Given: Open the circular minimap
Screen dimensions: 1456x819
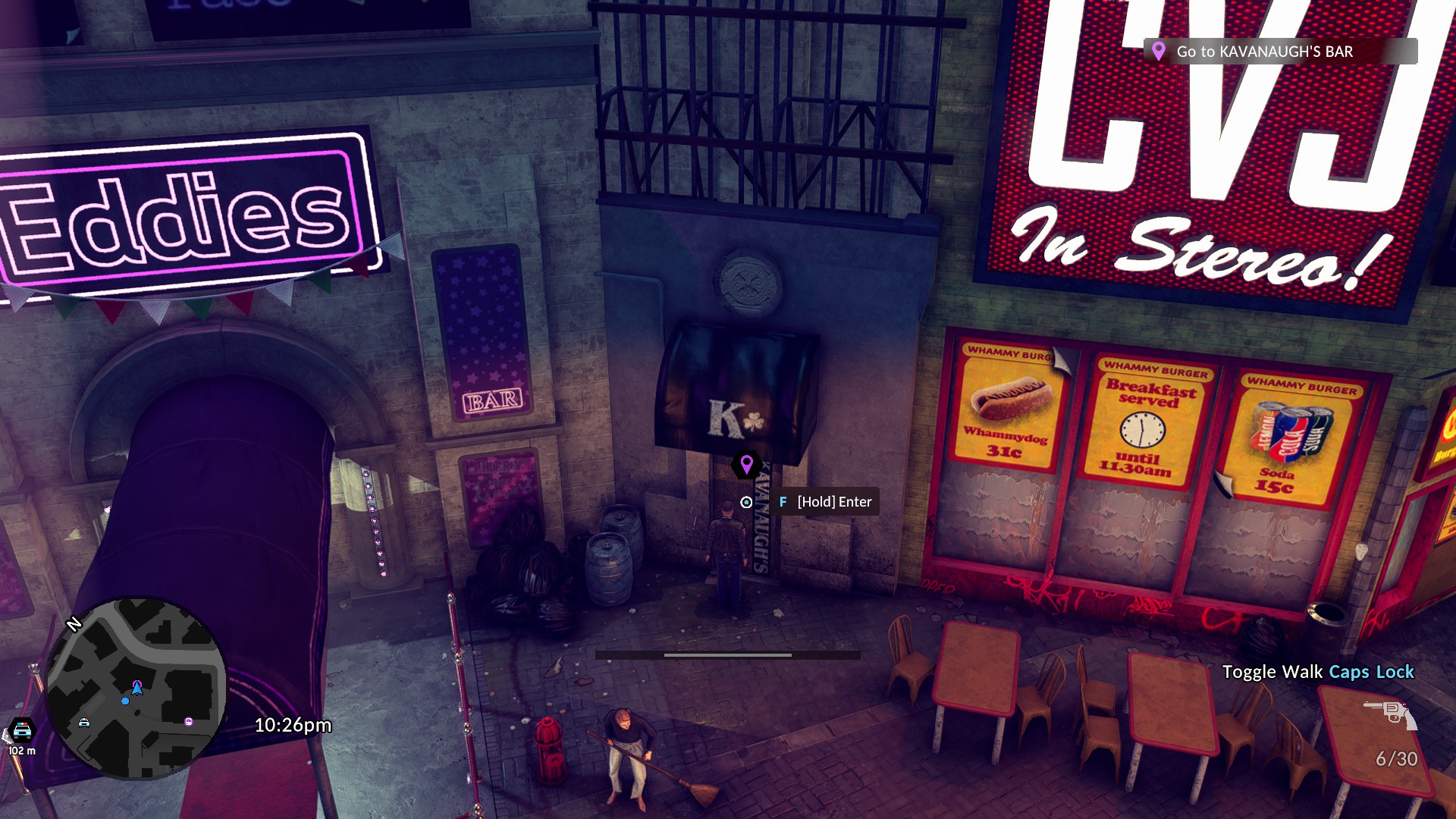Looking at the screenshot, I should click(x=136, y=689).
